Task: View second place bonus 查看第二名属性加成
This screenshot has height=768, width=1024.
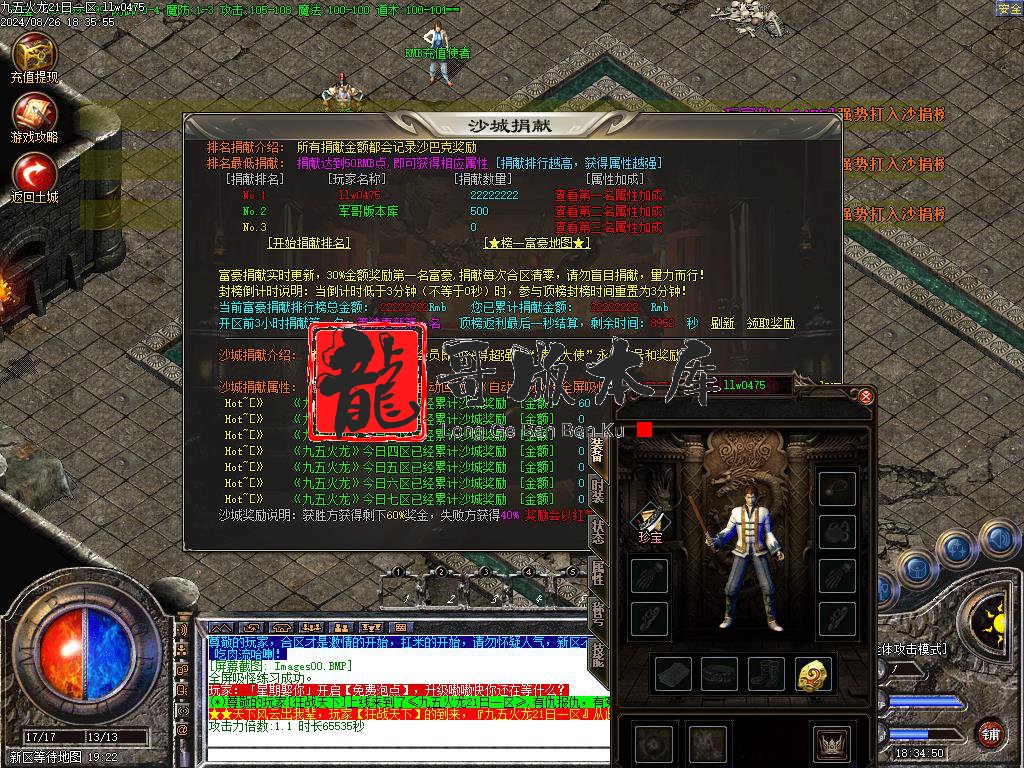Action: [x=608, y=212]
